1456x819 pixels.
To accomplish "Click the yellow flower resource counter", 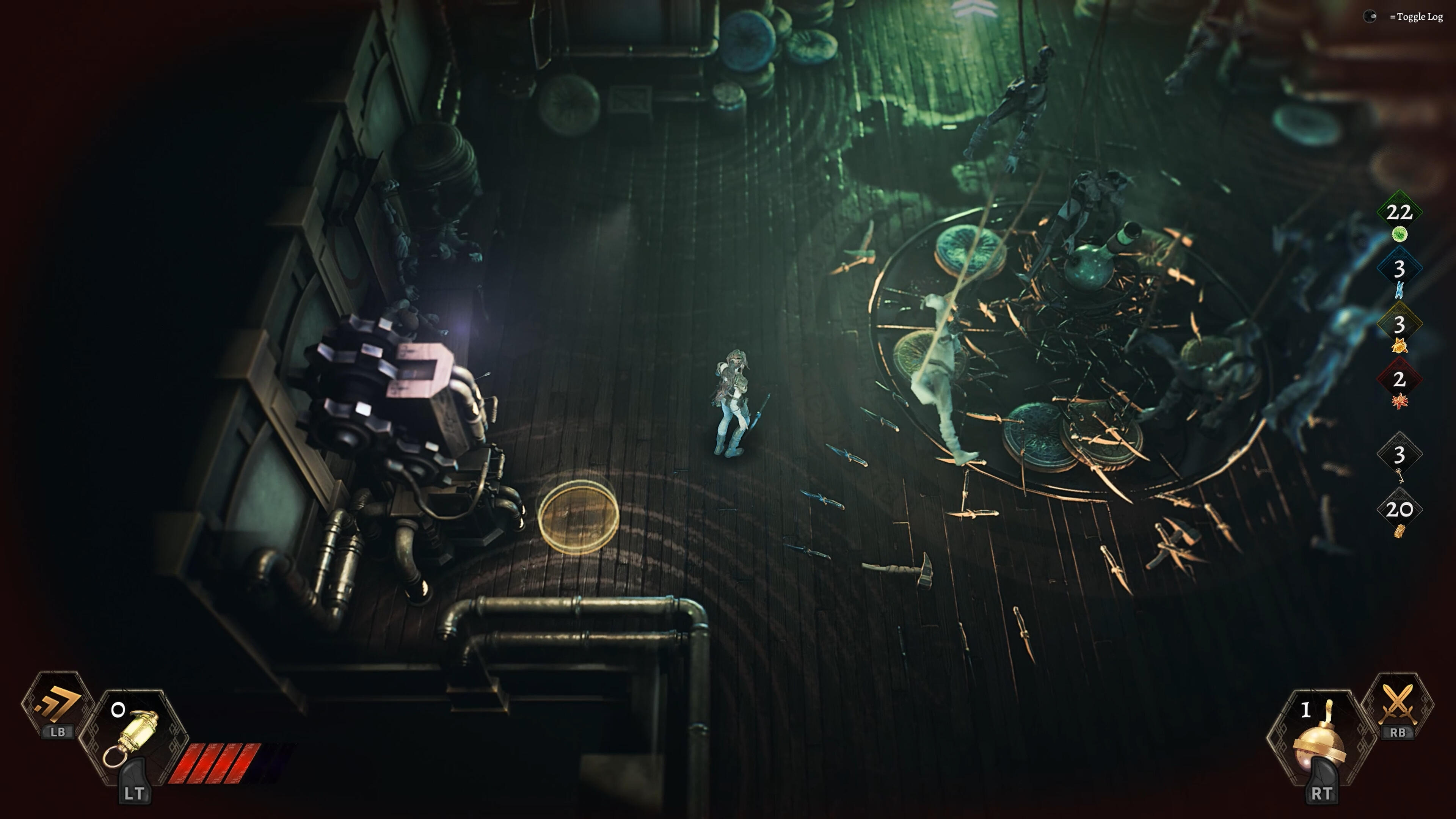I will (x=1399, y=330).
